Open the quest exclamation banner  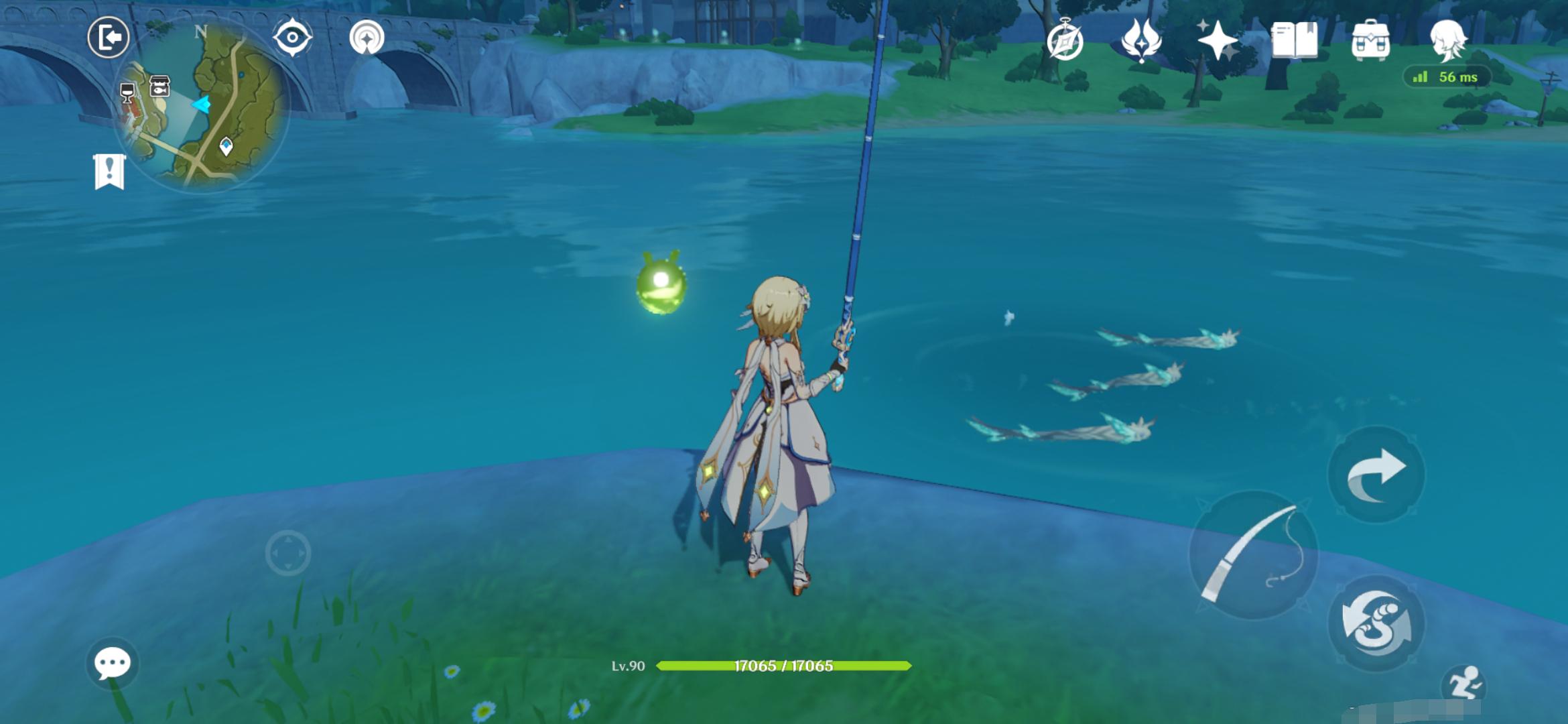pos(109,172)
